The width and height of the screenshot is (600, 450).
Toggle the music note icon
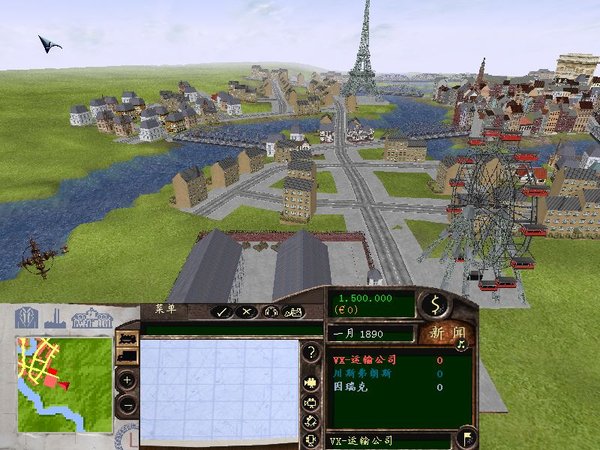pyautogui.click(x=462, y=347)
